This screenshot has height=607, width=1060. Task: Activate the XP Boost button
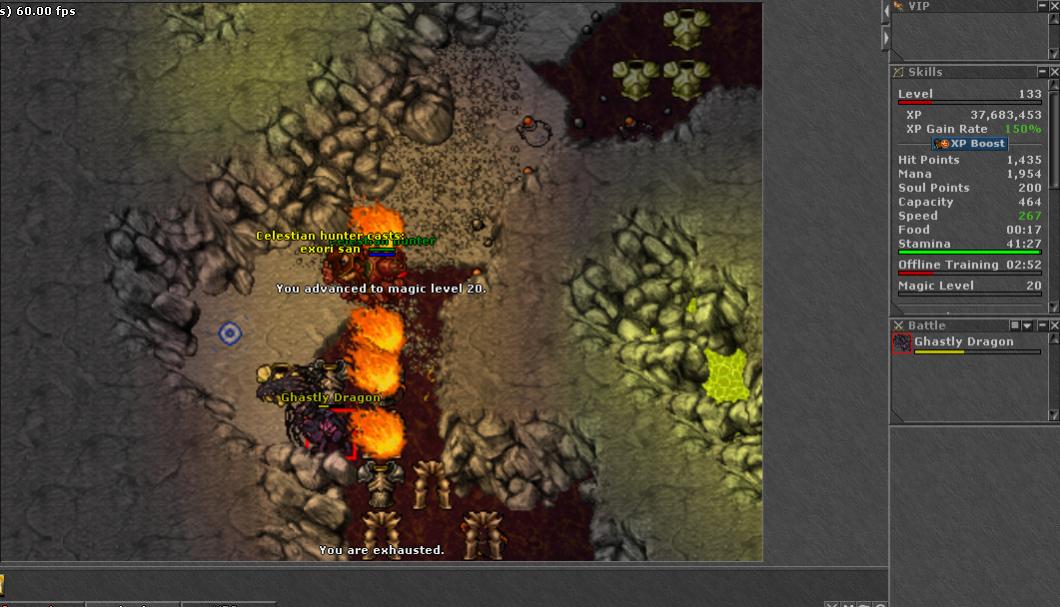click(970, 144)
